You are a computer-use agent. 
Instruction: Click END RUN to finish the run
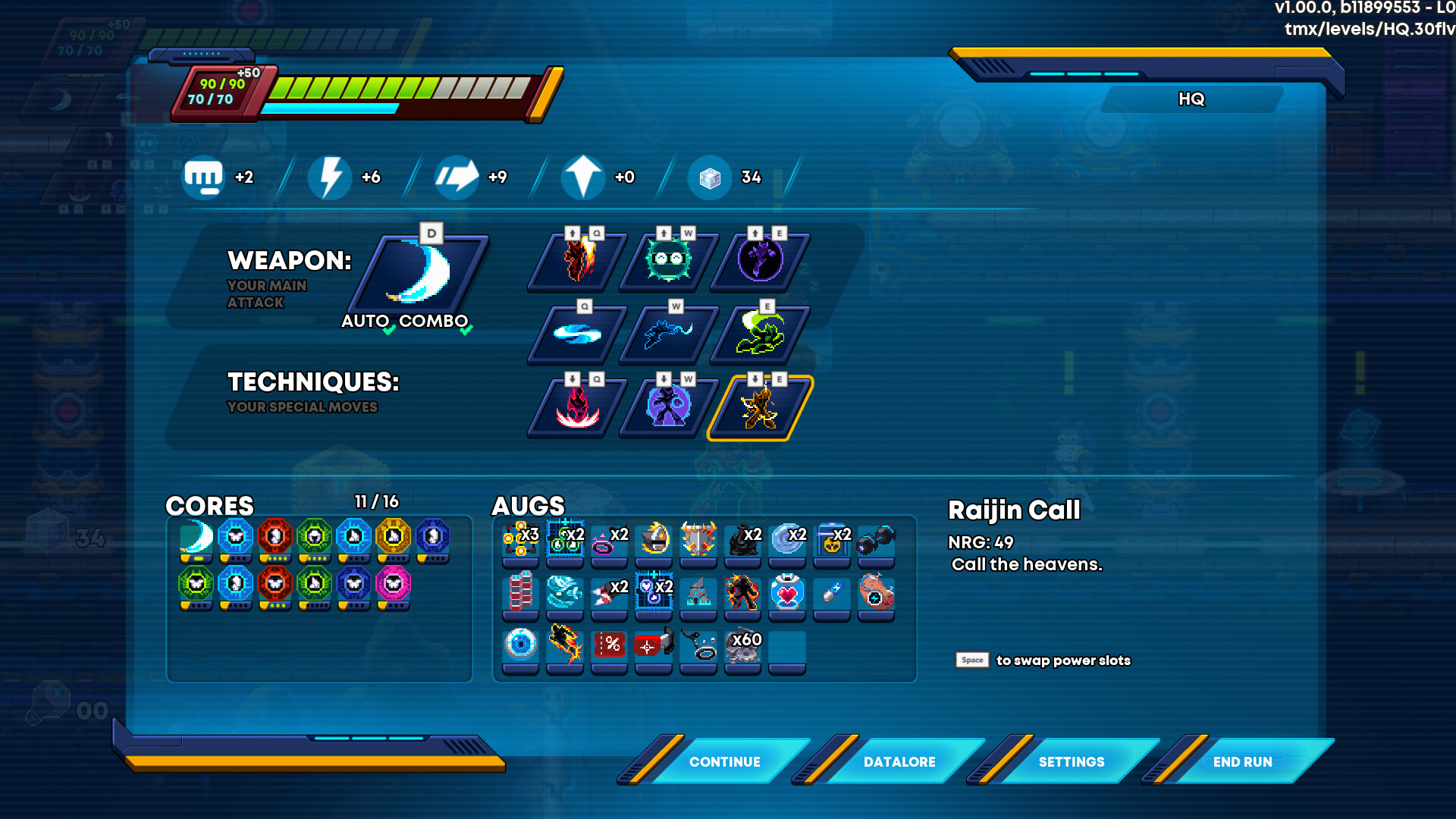click(x=1242, y=761)
